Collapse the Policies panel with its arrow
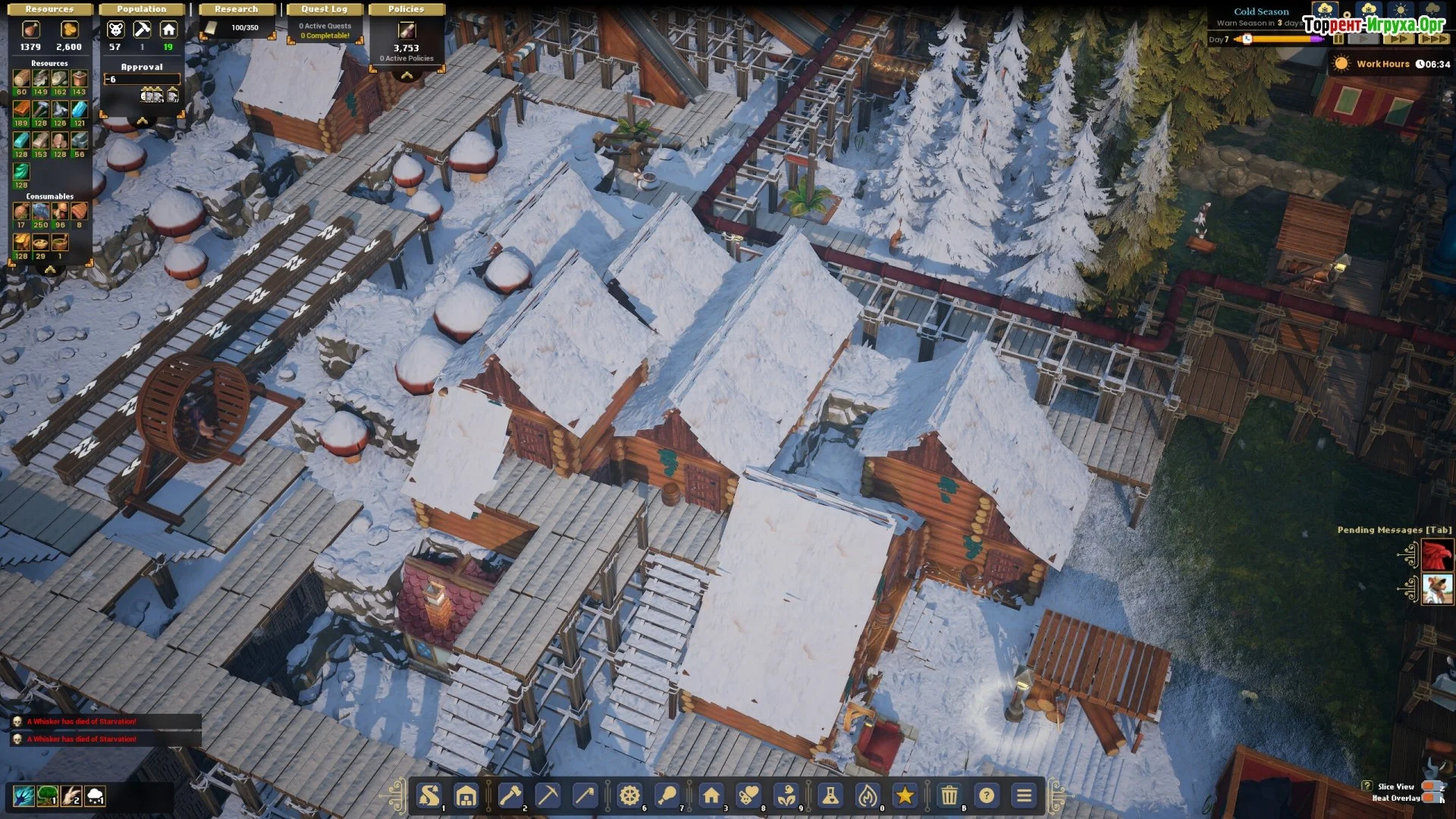1456x819 pixels. click(x=407, y=75)
